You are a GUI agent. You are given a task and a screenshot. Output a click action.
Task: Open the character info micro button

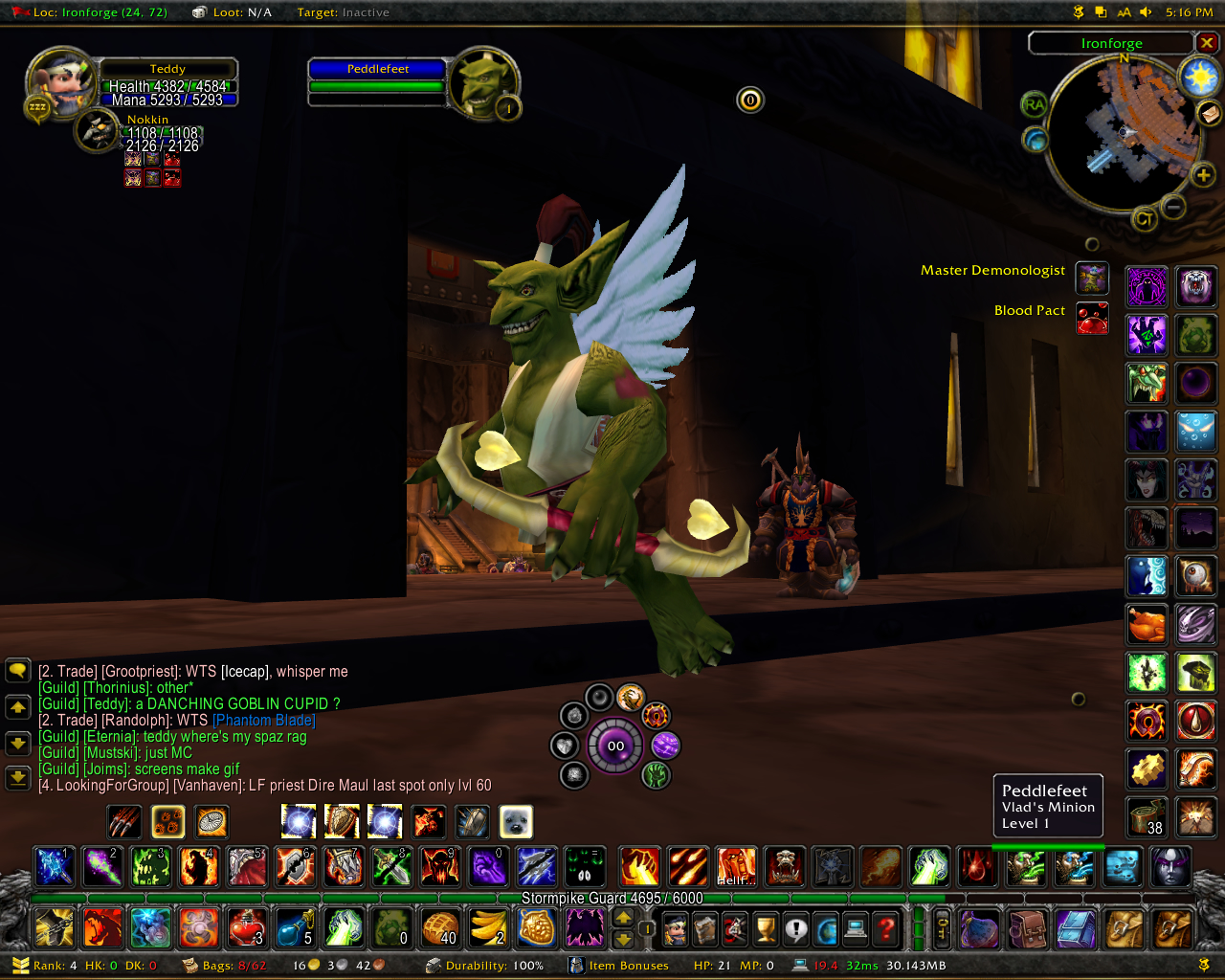coord(676,927)
